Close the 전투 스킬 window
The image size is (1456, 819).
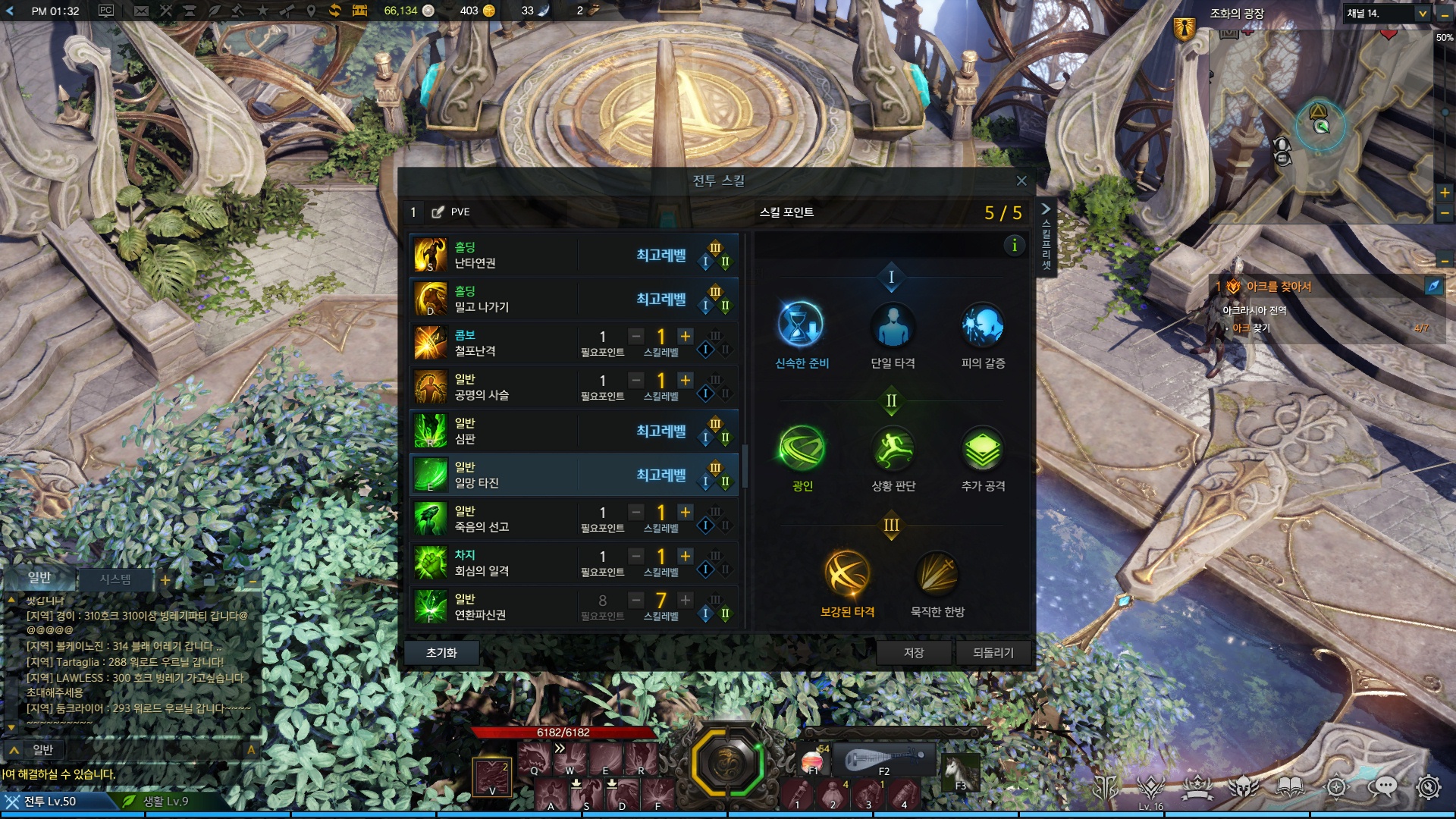coord(1021,180)
